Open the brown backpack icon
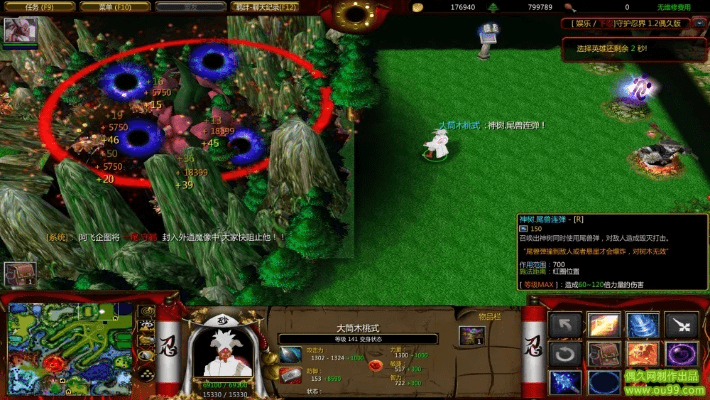The image size is (710, 400). click(604, 353)
